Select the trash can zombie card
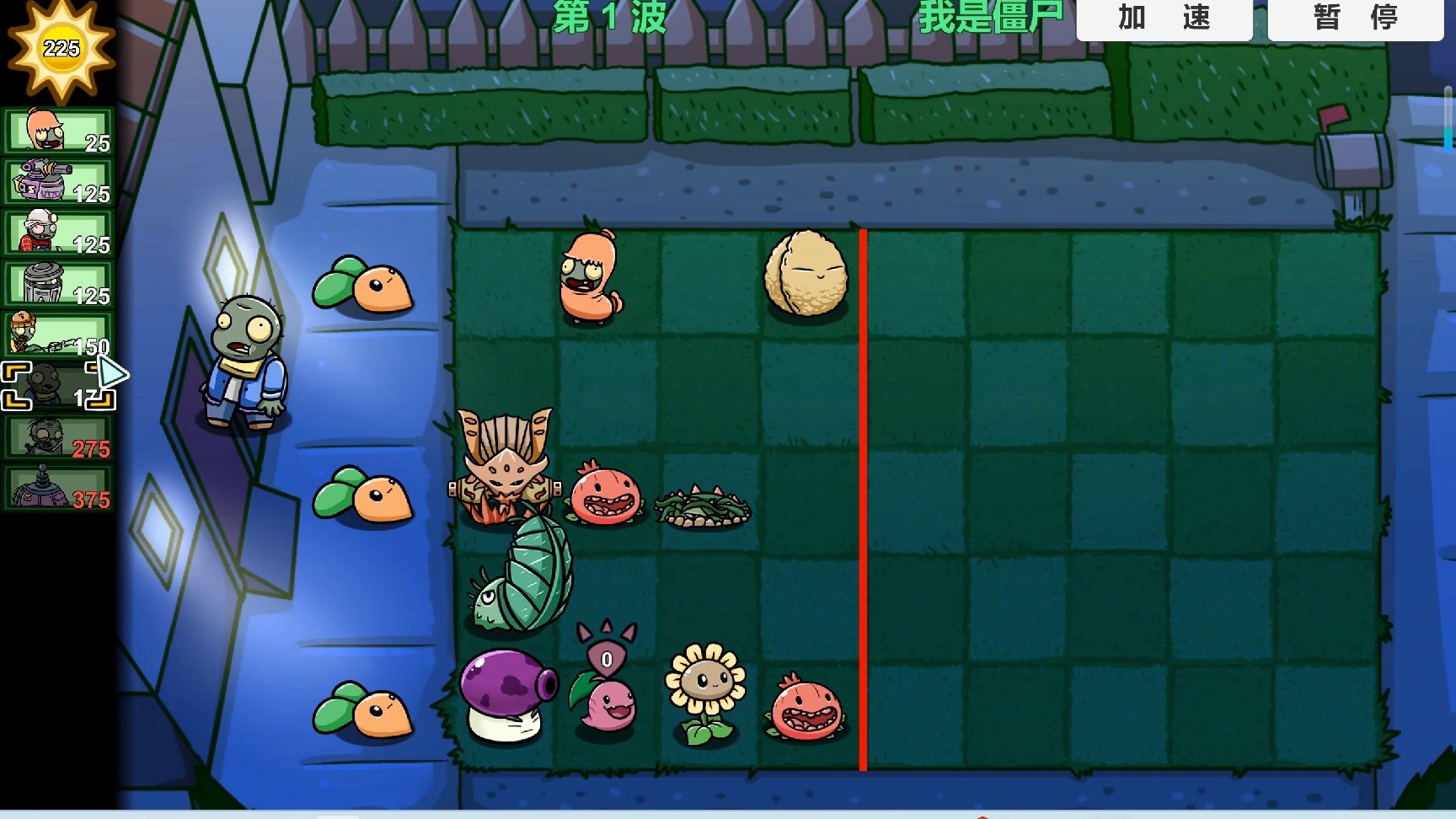Viewport: 1456px width, 819px height. click(59, 284)
